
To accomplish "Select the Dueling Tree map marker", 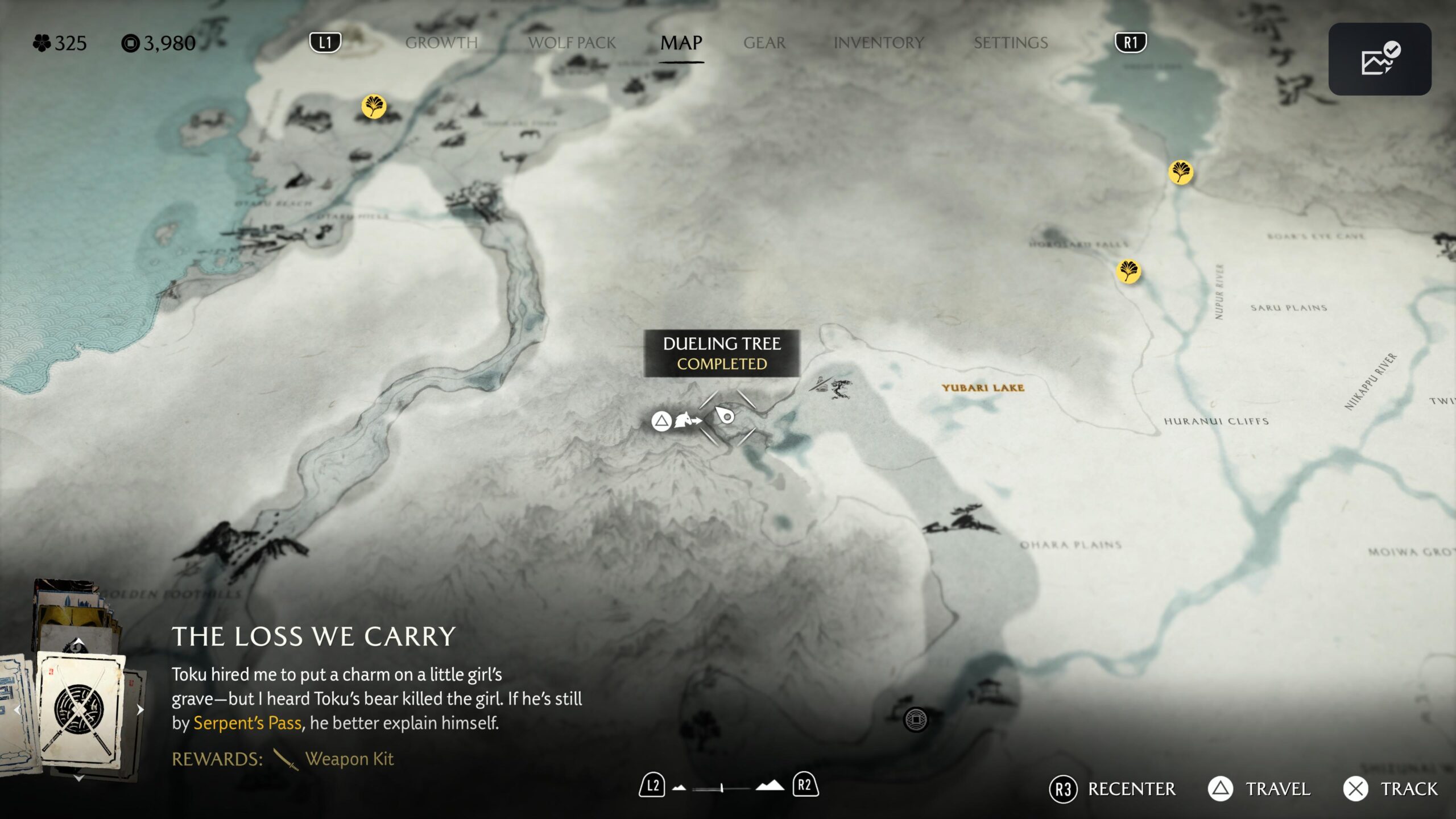I will [x=726, y=416].
